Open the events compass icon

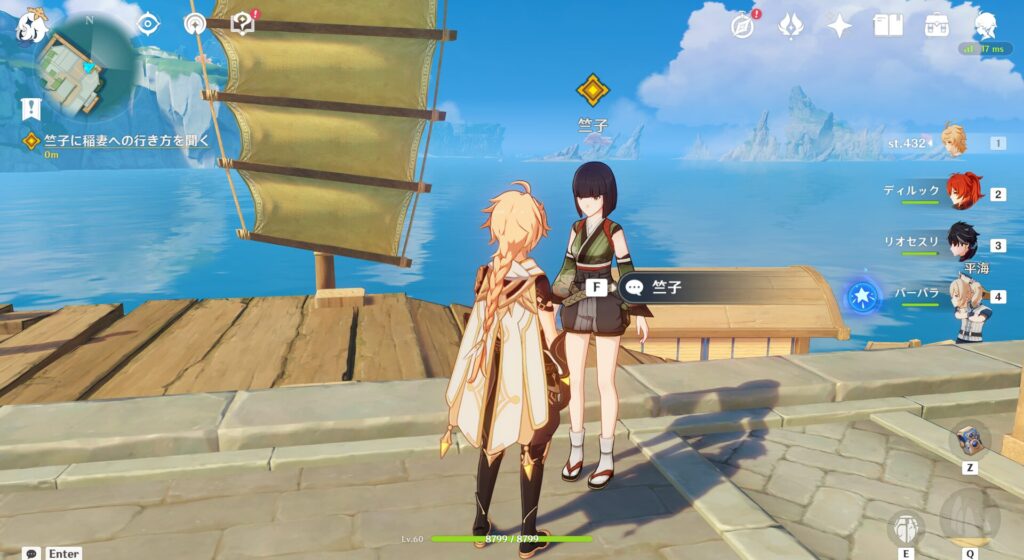(x=742, y=26)
